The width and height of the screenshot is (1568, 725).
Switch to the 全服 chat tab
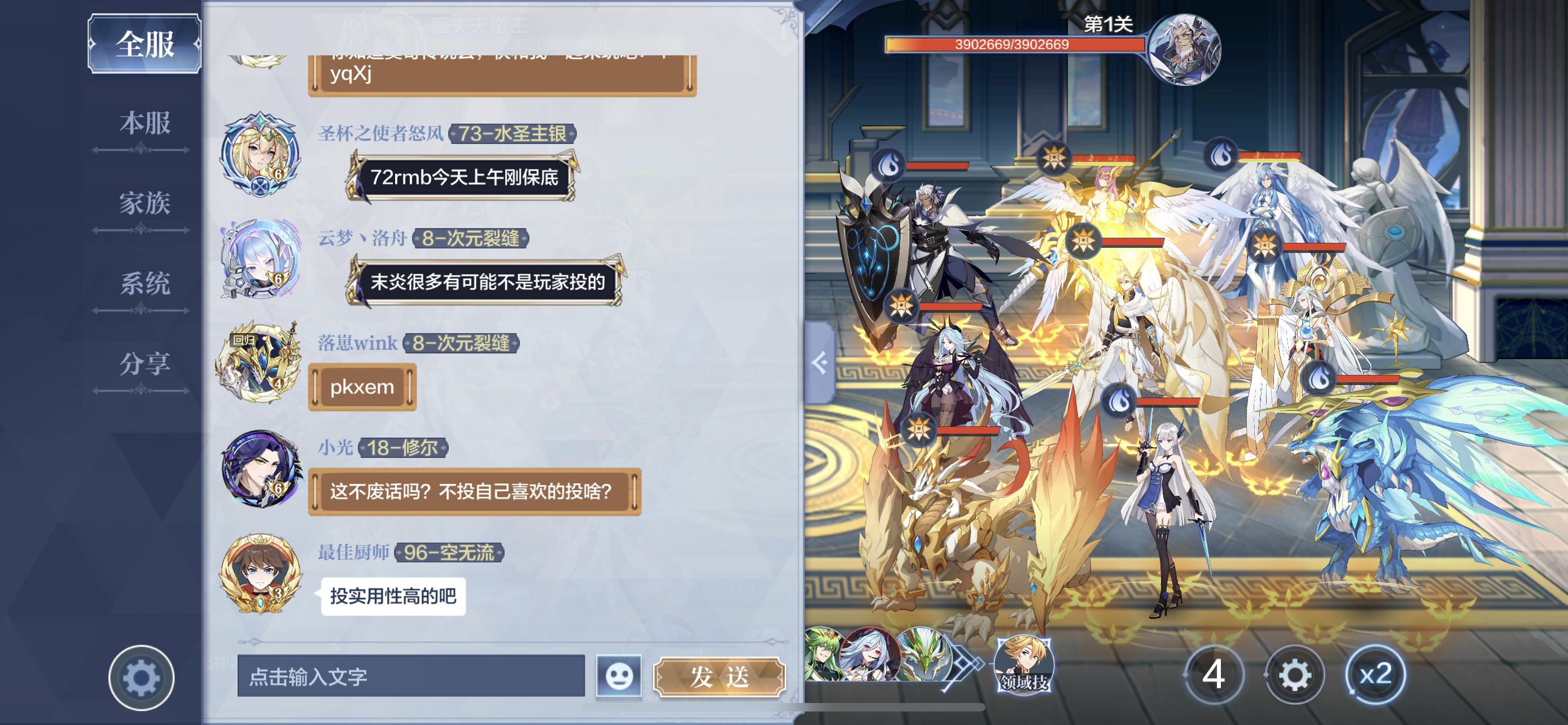coord(144,44)
